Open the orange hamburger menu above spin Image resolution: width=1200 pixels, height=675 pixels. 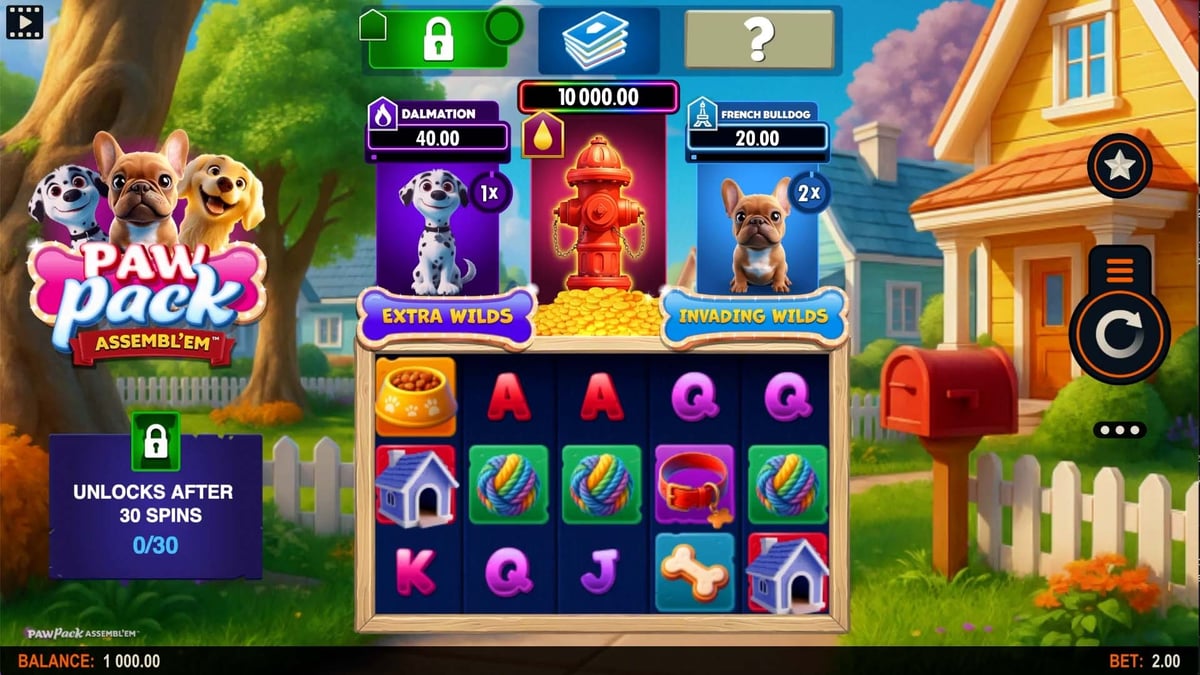click(x=1119, y=270)
